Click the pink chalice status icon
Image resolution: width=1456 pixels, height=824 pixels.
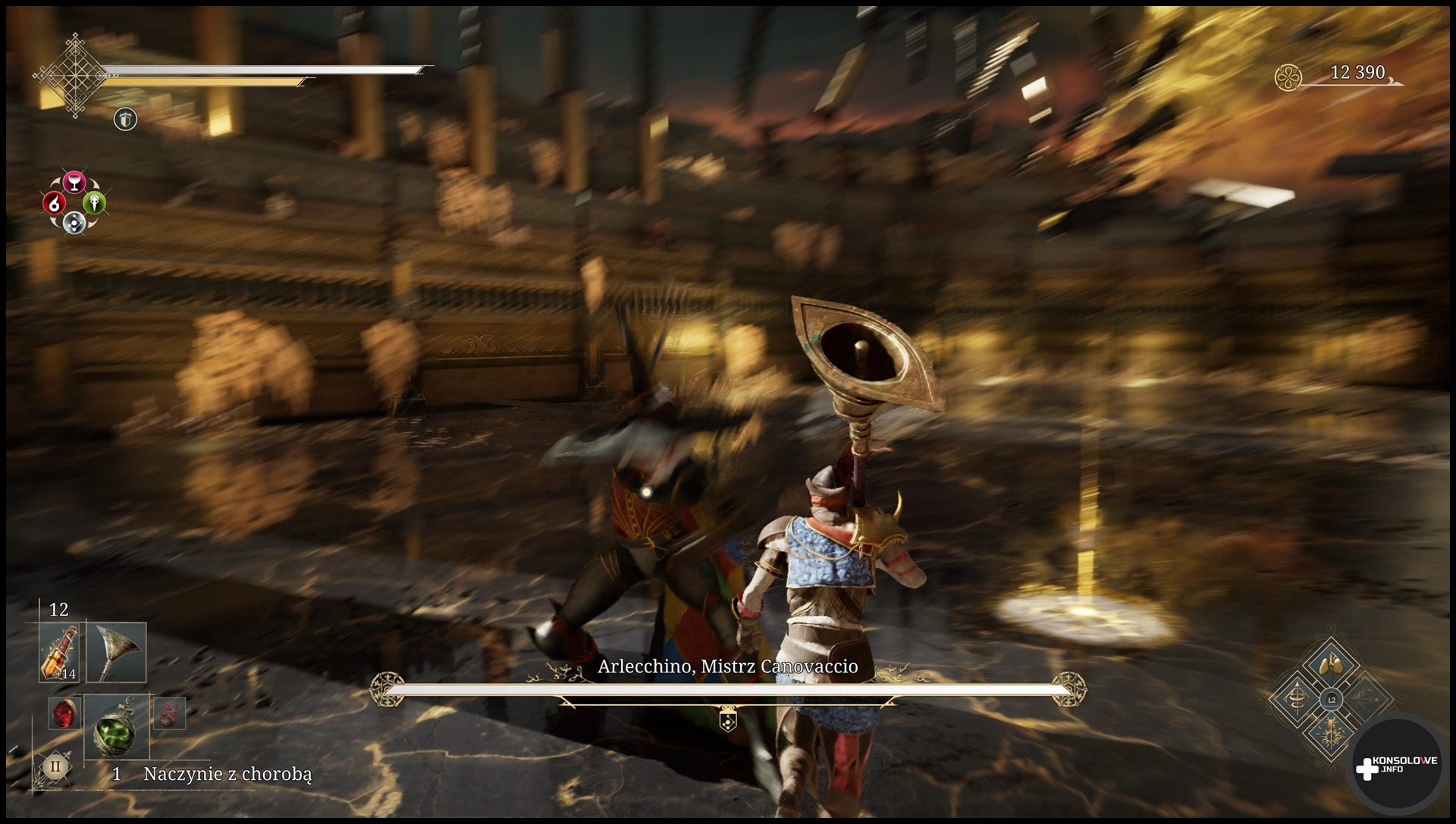coord(74,182)
